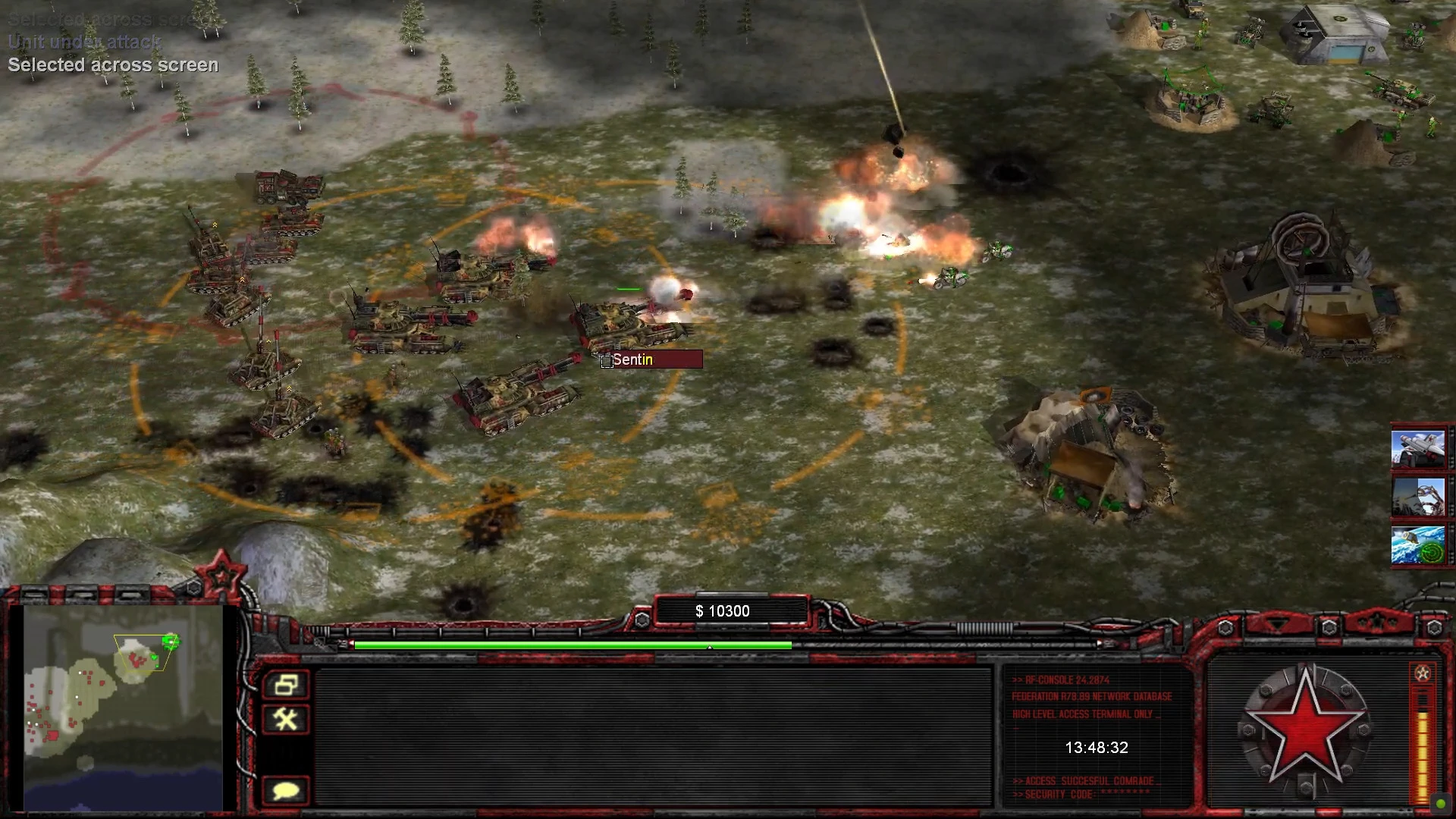Select the mechanical claw special power shortcut
This screenshot has height=819, width=1456.
tap(1417, 496)
